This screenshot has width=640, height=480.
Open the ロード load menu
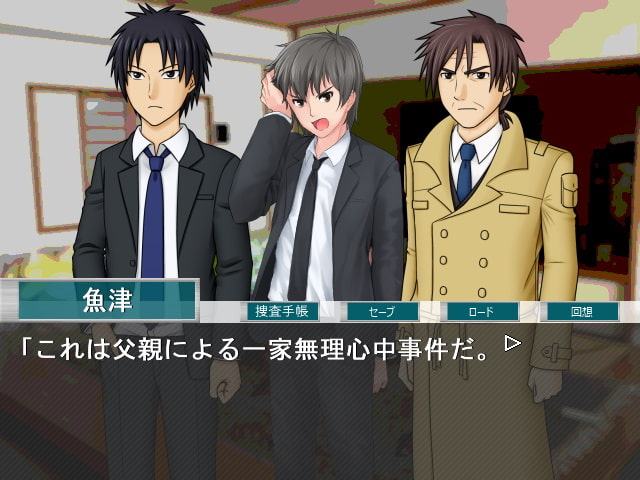tap(482, 311)
